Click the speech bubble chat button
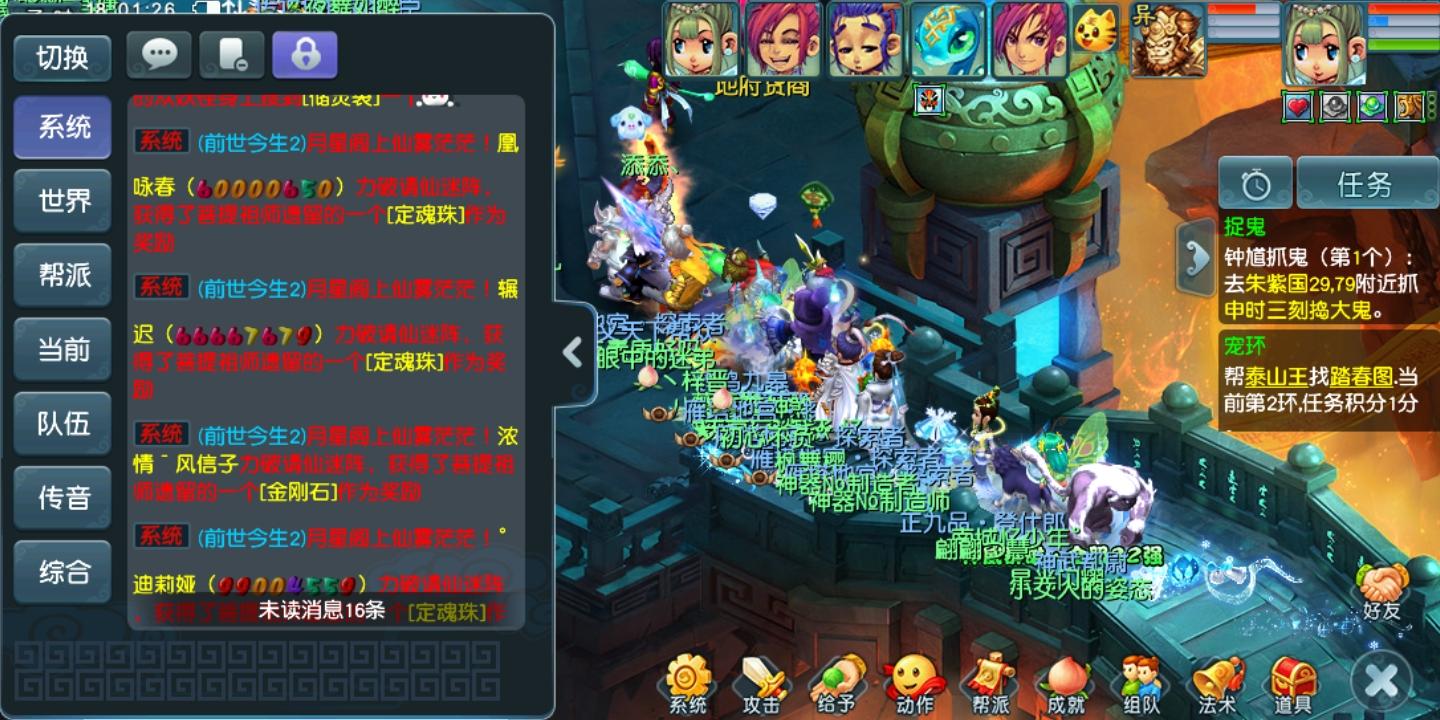This screenshot has width=1440, height=720. [x=159, y=55]
